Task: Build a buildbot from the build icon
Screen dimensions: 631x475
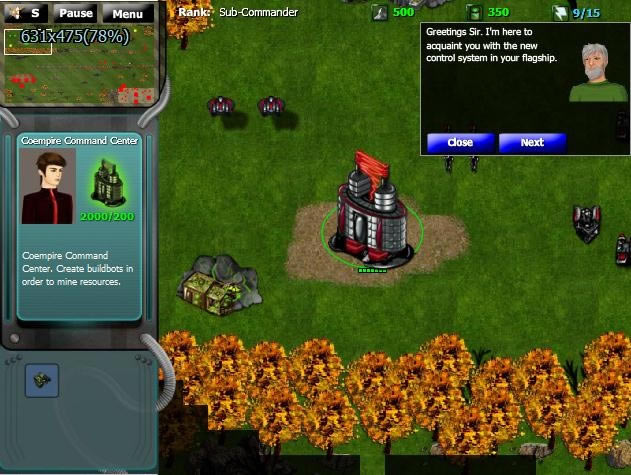Action: [x=42, y=379]
